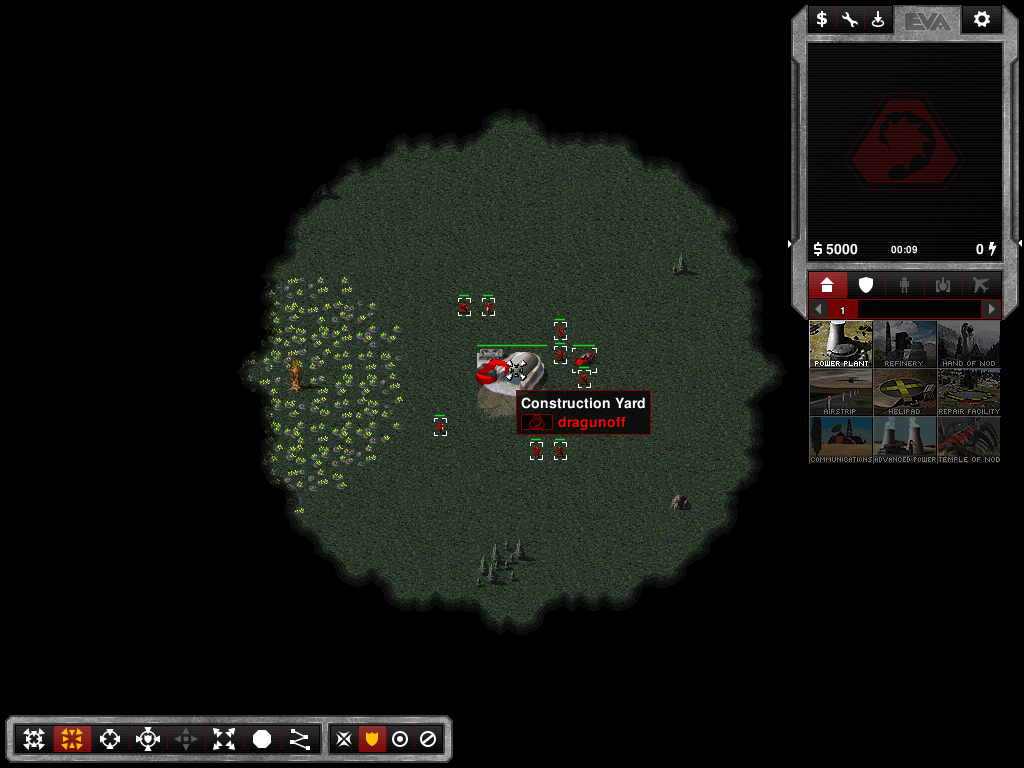Click the place beacon button
1024x768 pixels.
878,19
